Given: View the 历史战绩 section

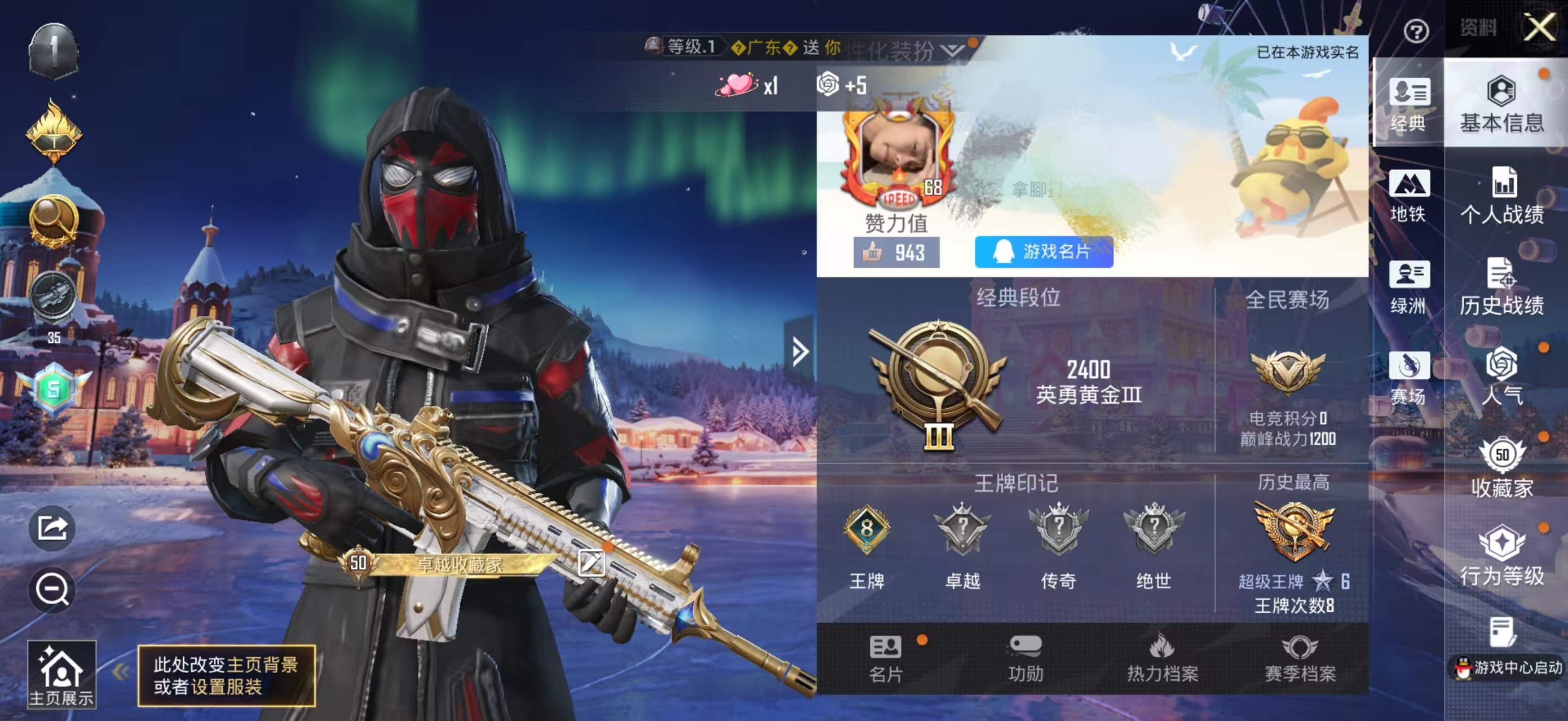Looking at the screenshot, I should (x=1501, y=287).
